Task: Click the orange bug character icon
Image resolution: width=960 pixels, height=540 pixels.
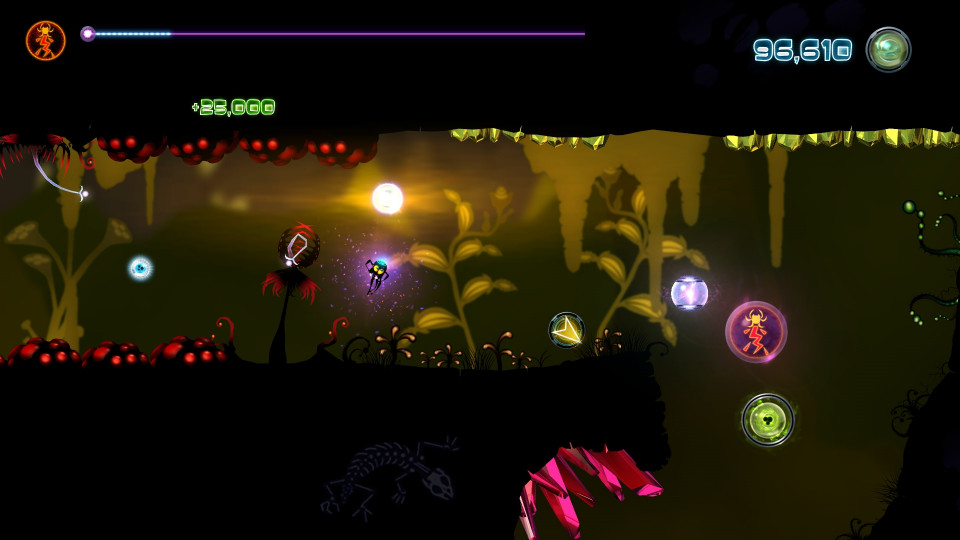Action: click(46, 40)
